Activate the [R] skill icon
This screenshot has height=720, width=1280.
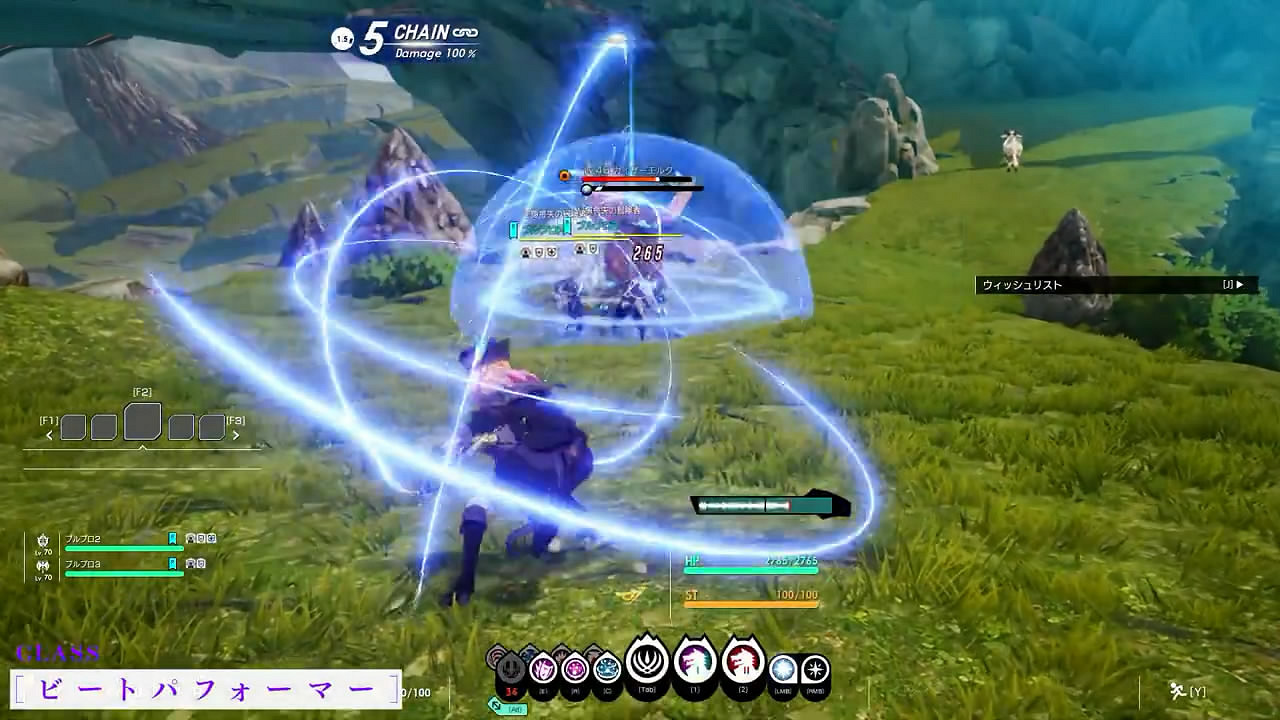point(574,669)
